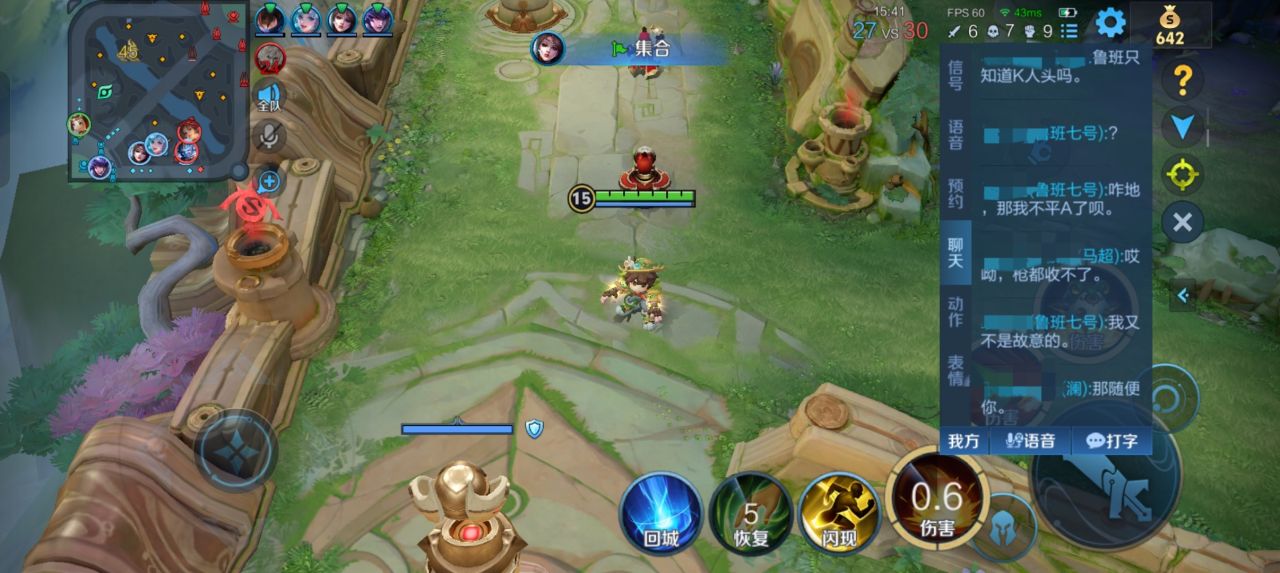Choose the 打字 typing button

coord(1112,441)
